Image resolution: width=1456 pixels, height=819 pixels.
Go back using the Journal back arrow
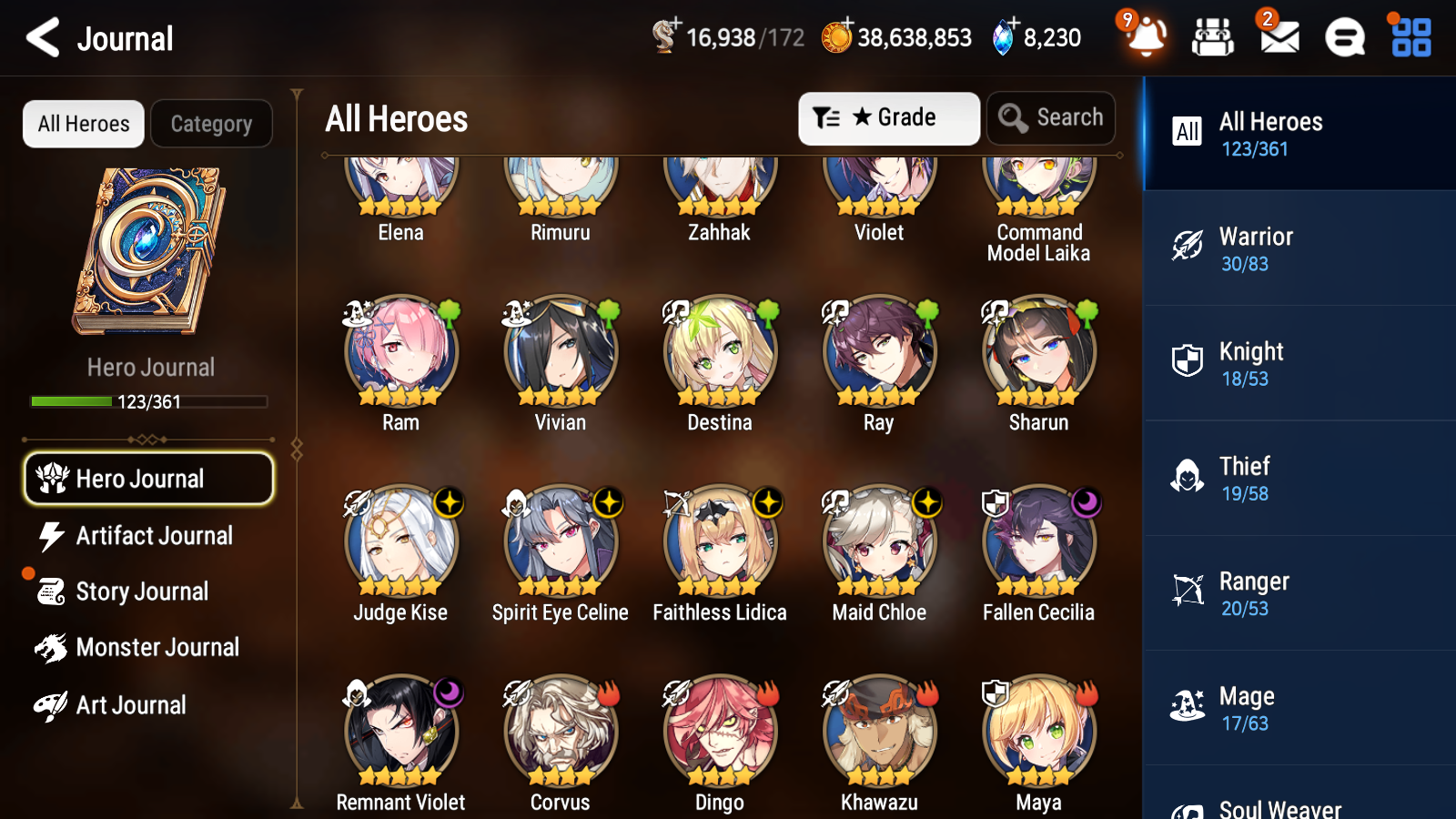[x=40, y=37]
